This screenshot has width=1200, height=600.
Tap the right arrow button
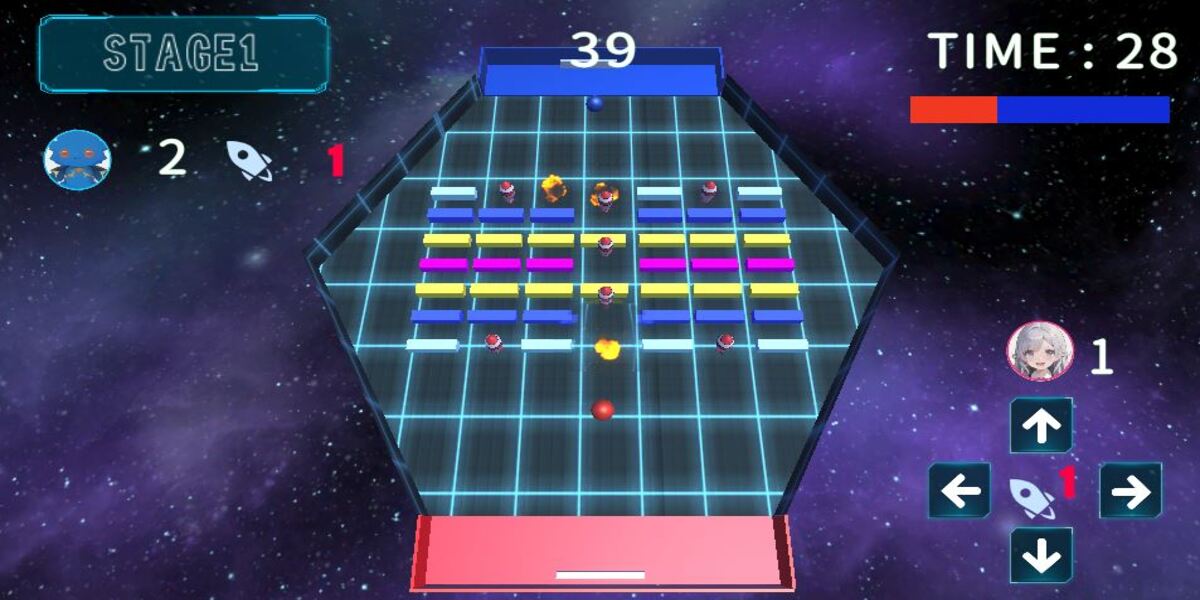(x=1131, y=491)
